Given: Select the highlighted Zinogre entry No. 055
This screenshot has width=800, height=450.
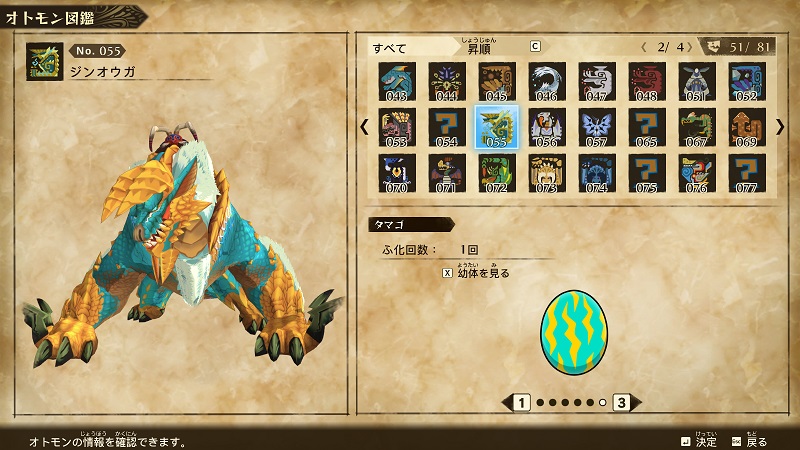Looking at the screenshot, I should pyautogui.click(x=497, y=127).
